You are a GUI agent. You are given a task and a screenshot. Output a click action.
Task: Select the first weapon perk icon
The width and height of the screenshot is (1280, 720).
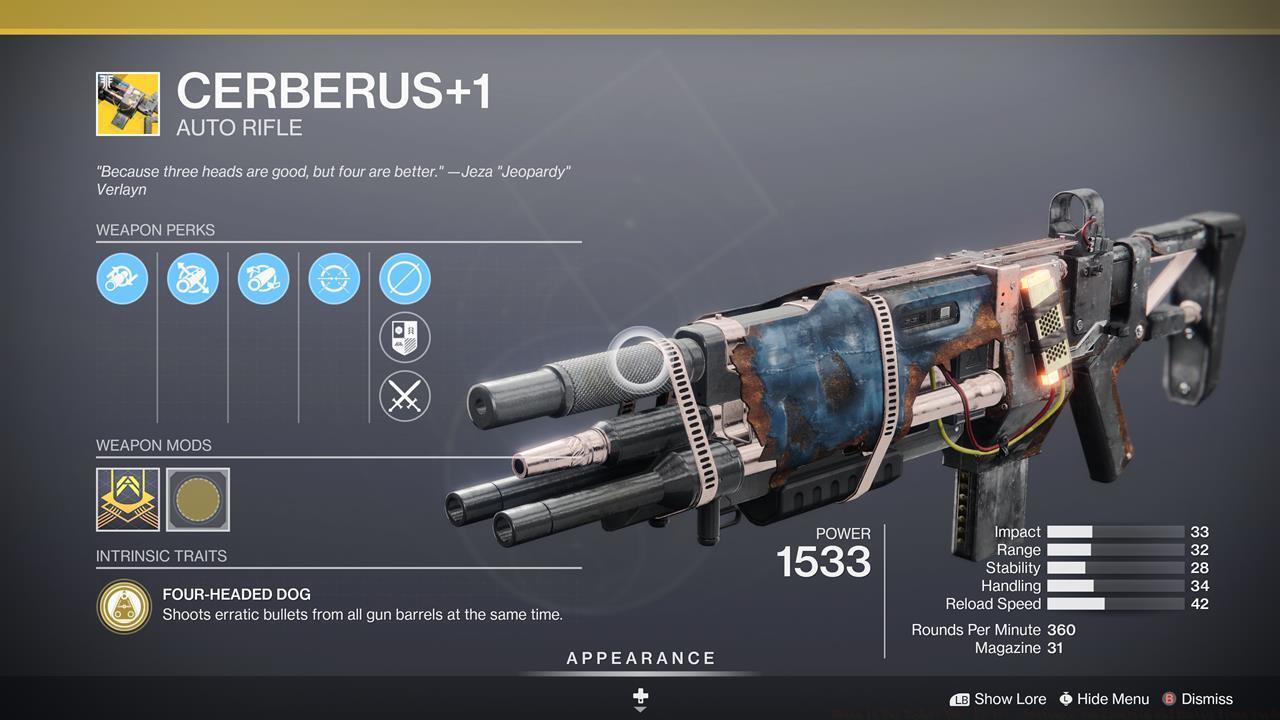click(x=122, y=279)
